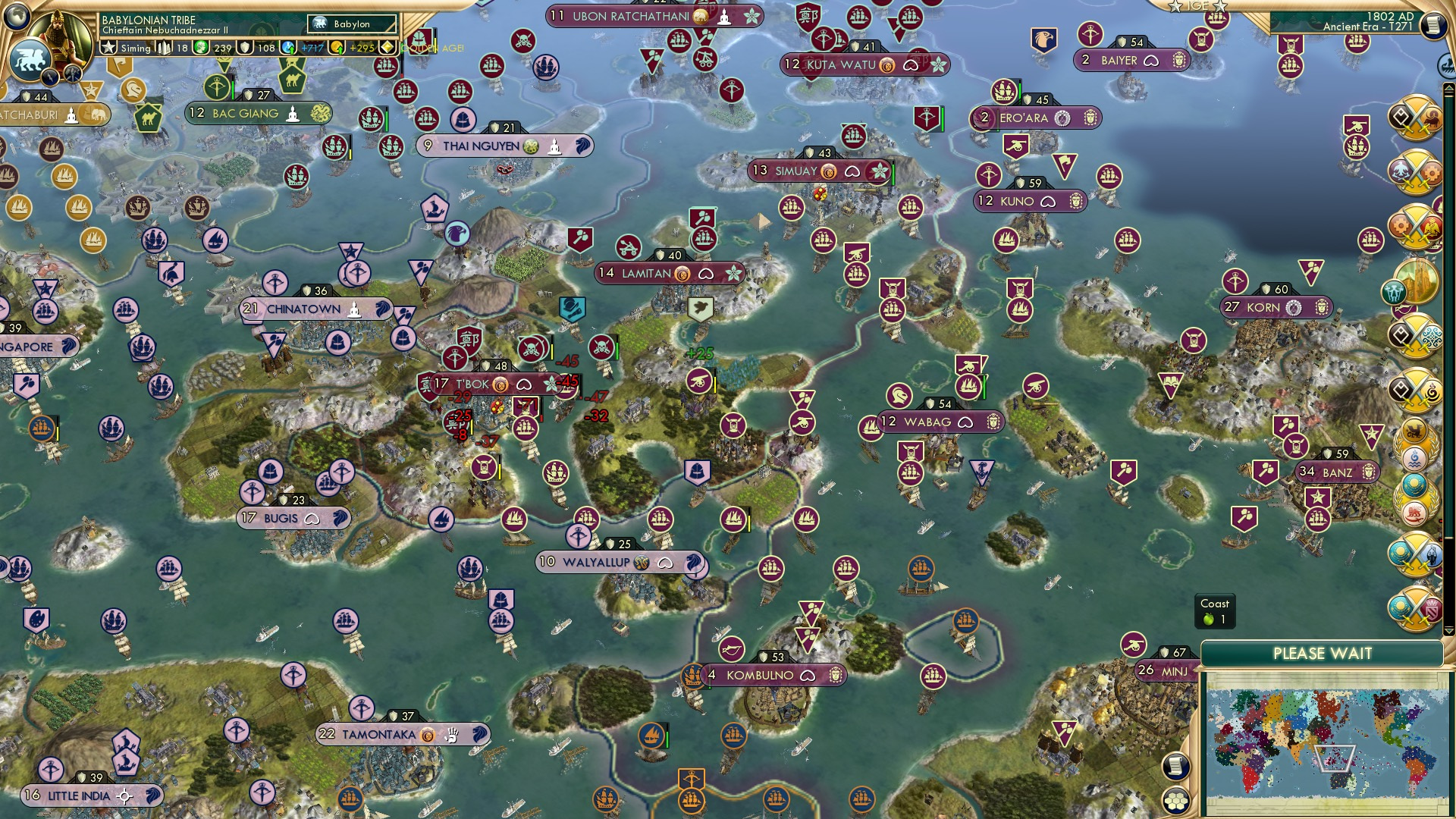Viewport: 1456px width, 819px height.
Task: Toggle the notification log scroll above the hex icon
Action: 1176,765
